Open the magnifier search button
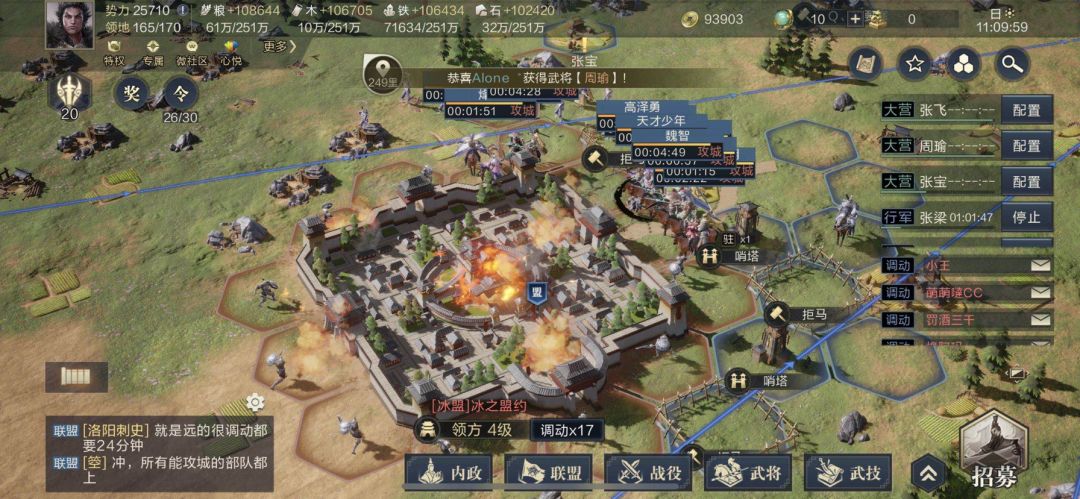1080x499 pixels. [x=1012, y=64]
